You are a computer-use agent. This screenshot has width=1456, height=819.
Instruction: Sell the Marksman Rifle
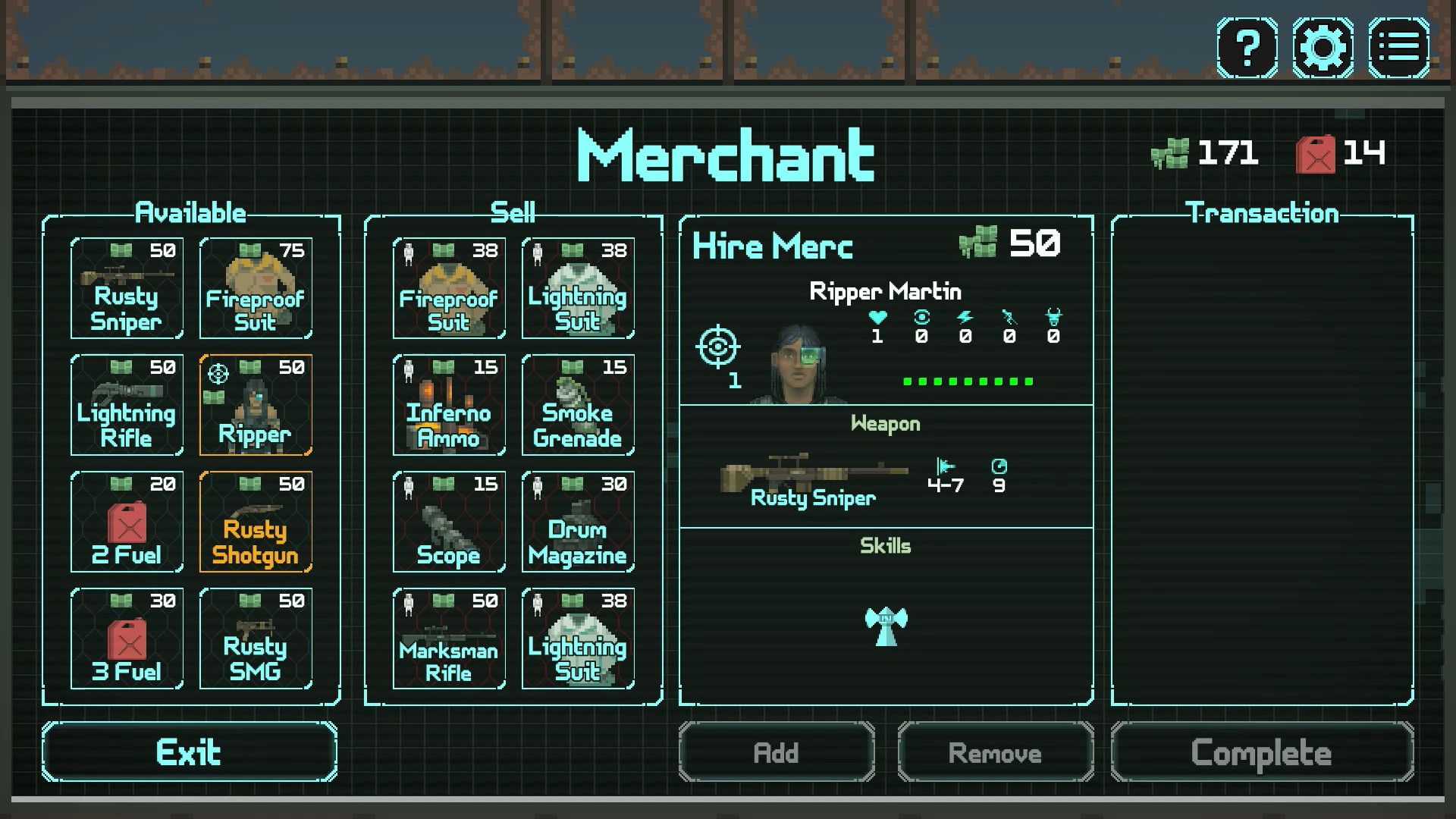449,639
